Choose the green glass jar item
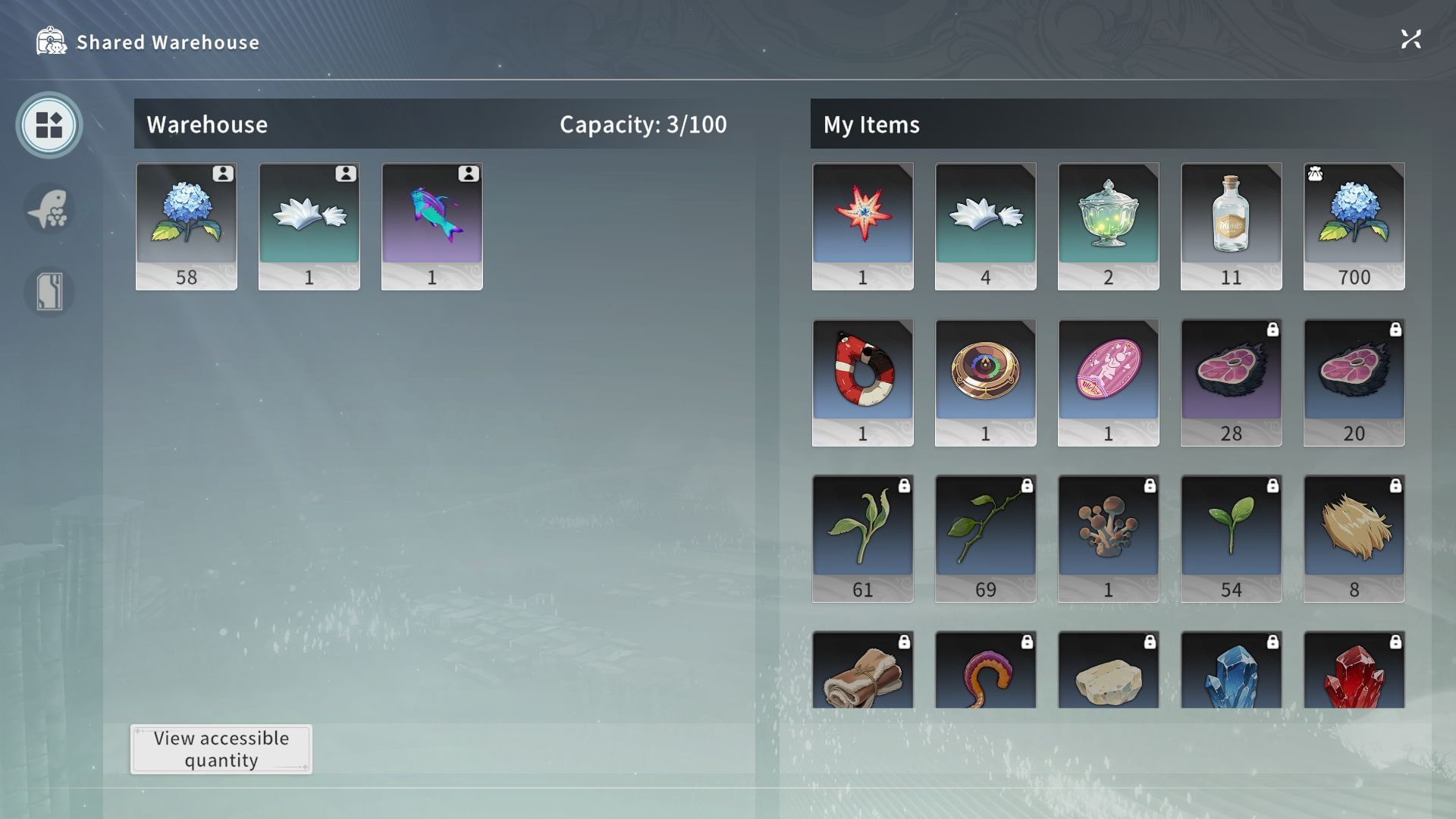 pos(1109,226)
